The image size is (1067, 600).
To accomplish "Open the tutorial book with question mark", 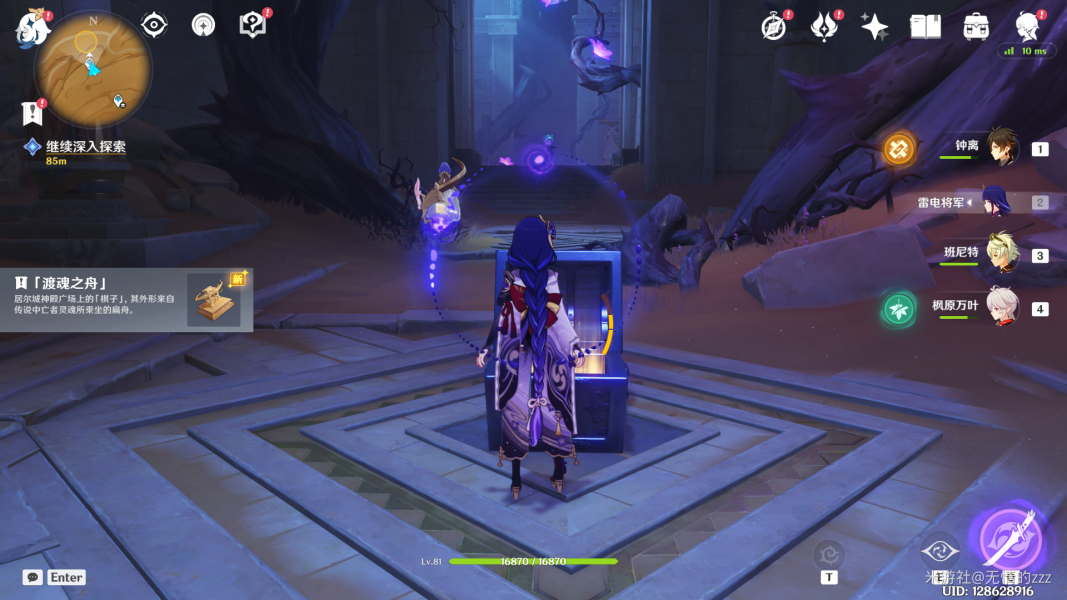I will point(253,25).
